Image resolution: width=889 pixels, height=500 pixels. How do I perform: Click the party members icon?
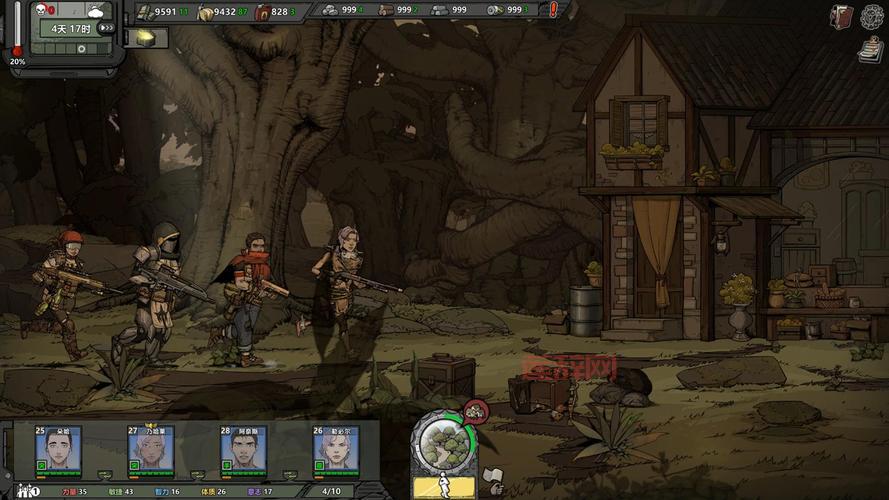(x=27, y=491)
